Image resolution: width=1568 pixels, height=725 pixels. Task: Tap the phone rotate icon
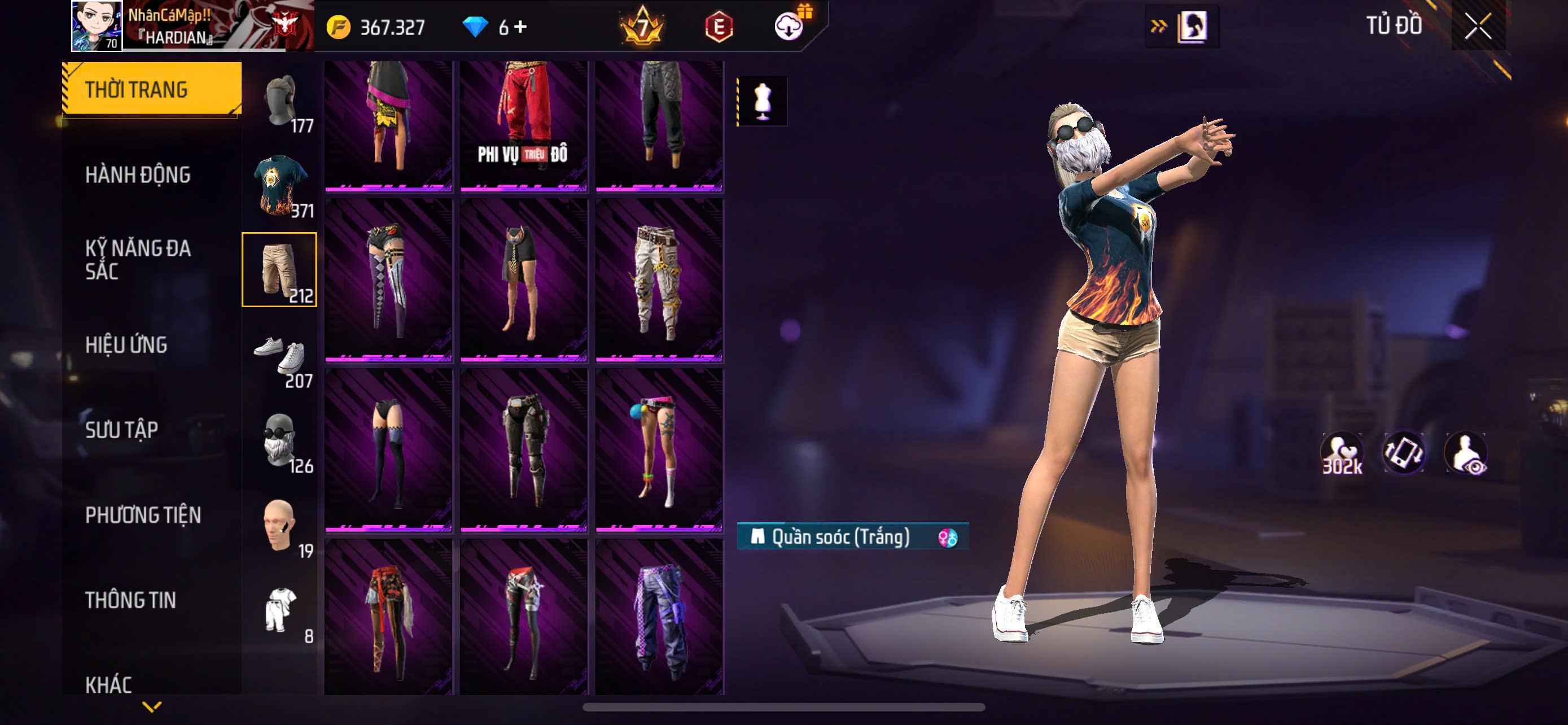pyautogui.click(x=1404, y=453)
